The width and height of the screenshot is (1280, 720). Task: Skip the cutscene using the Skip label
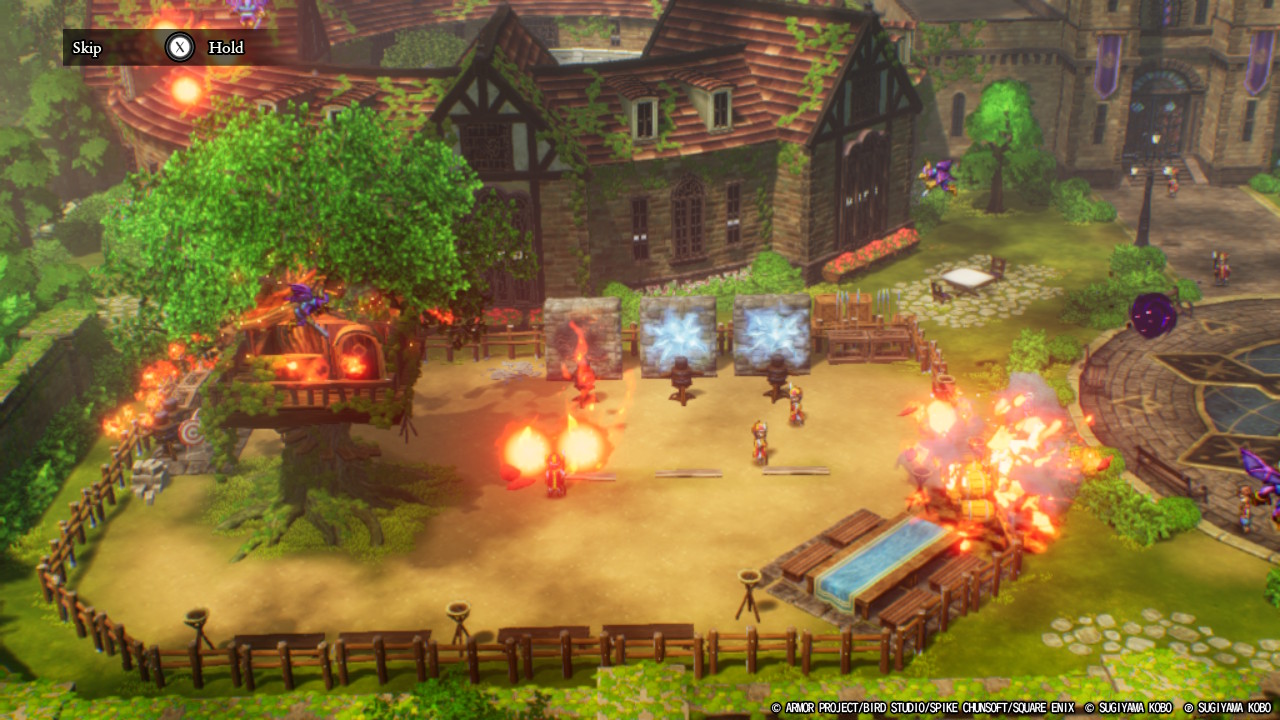(87, 48)
